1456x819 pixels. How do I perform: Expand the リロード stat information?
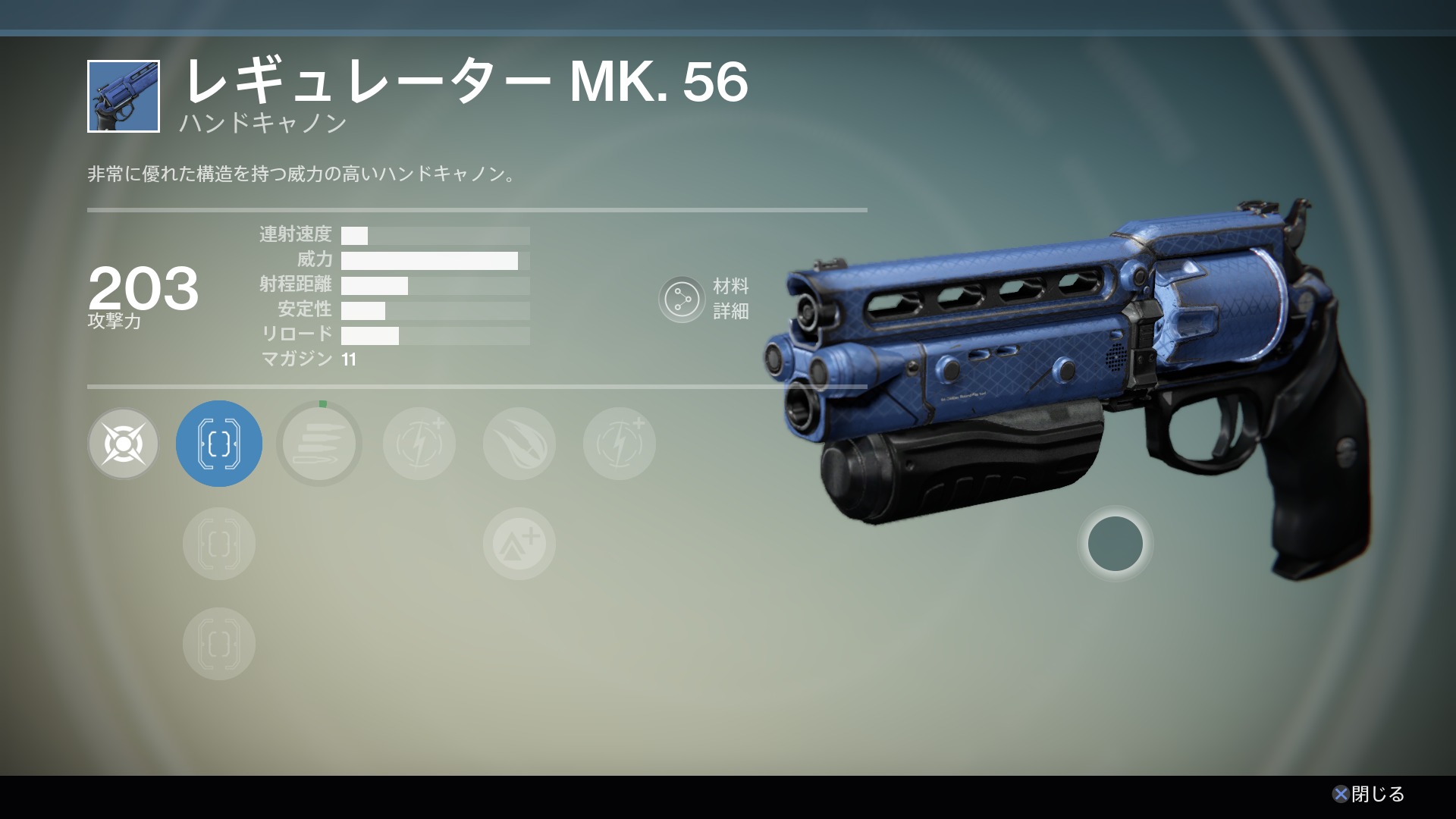point(436,334)
